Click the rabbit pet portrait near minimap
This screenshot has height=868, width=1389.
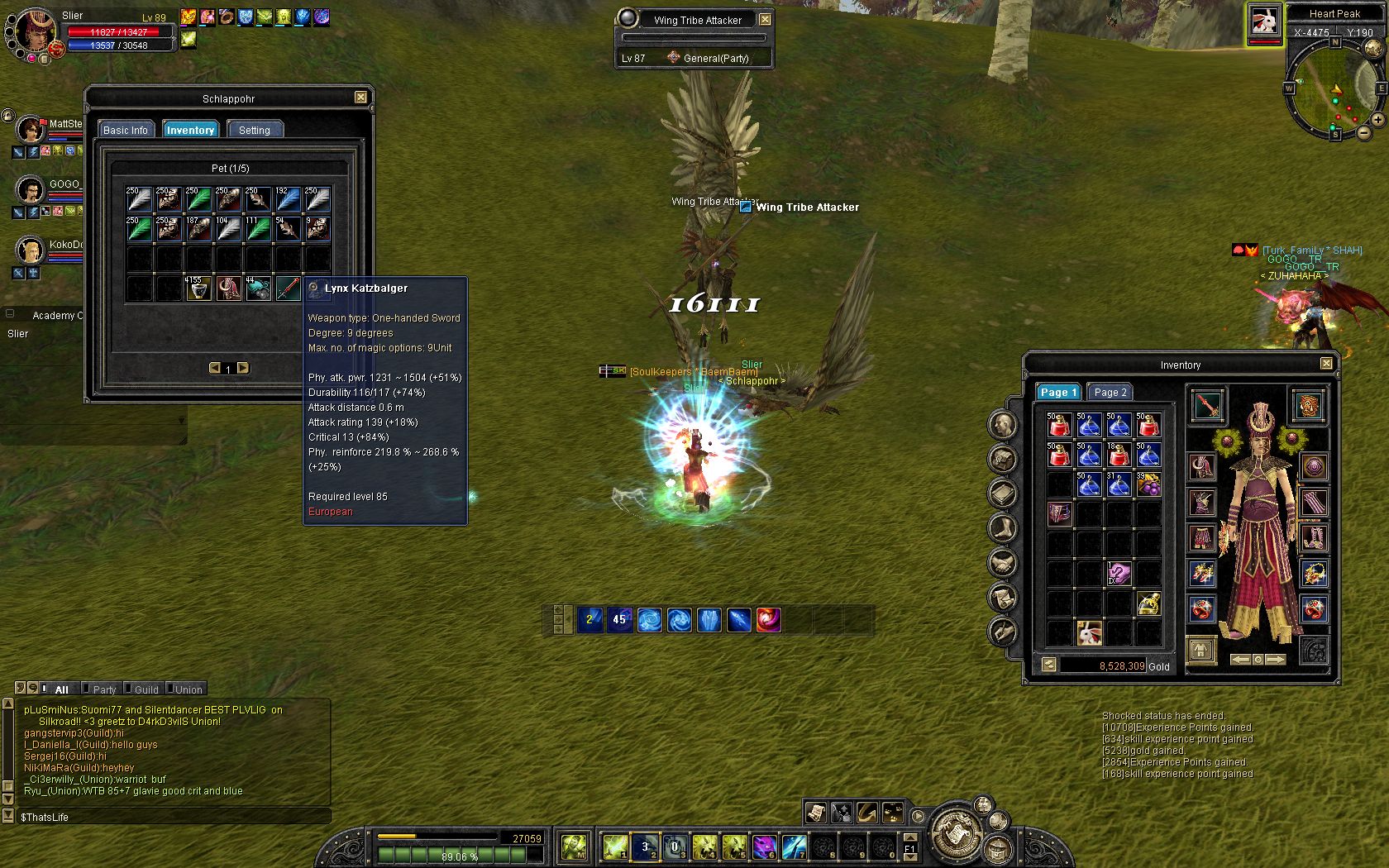click(1264, 22)
